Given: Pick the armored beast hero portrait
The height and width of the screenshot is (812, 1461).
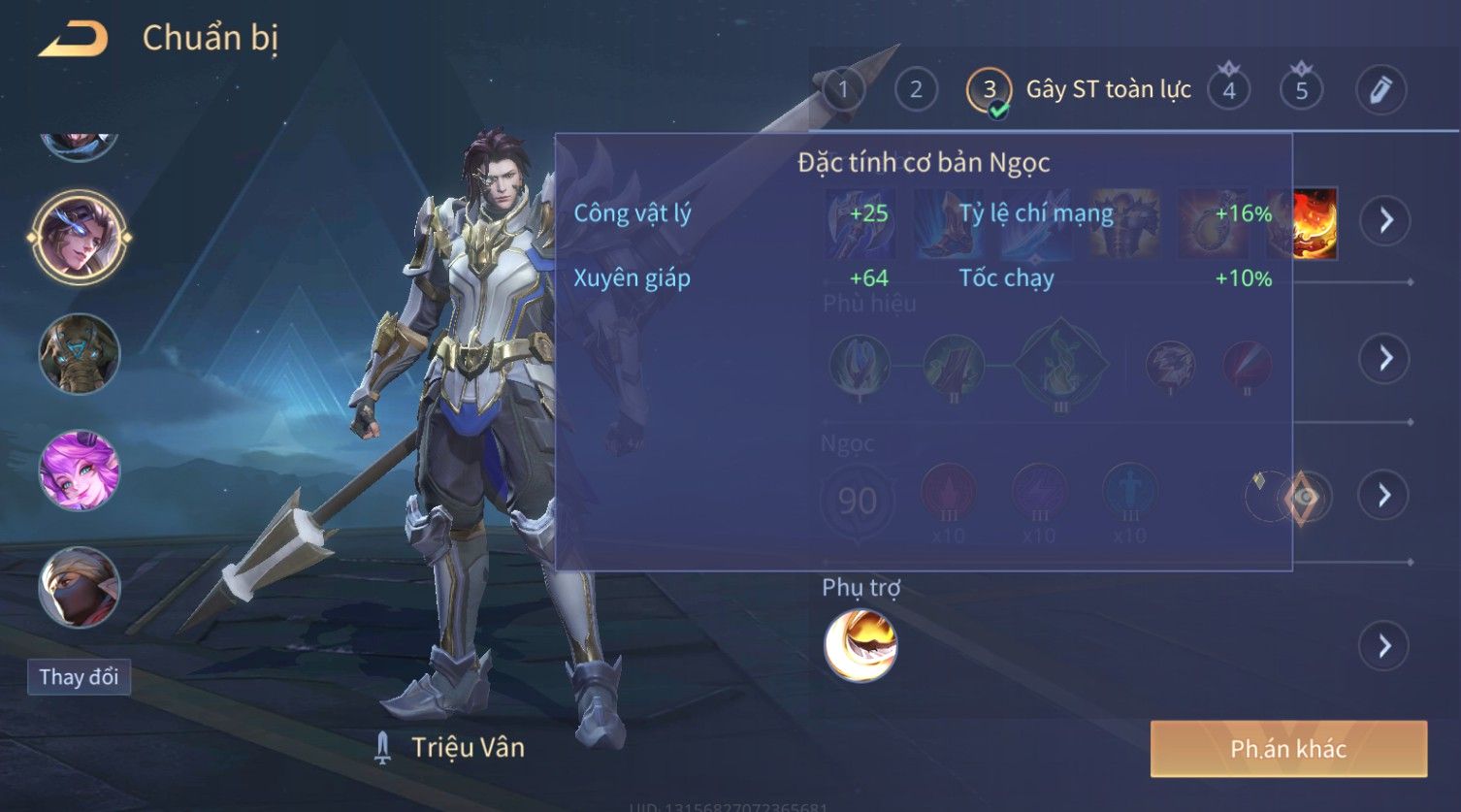Looking at the screenshot, I should 80,354.
